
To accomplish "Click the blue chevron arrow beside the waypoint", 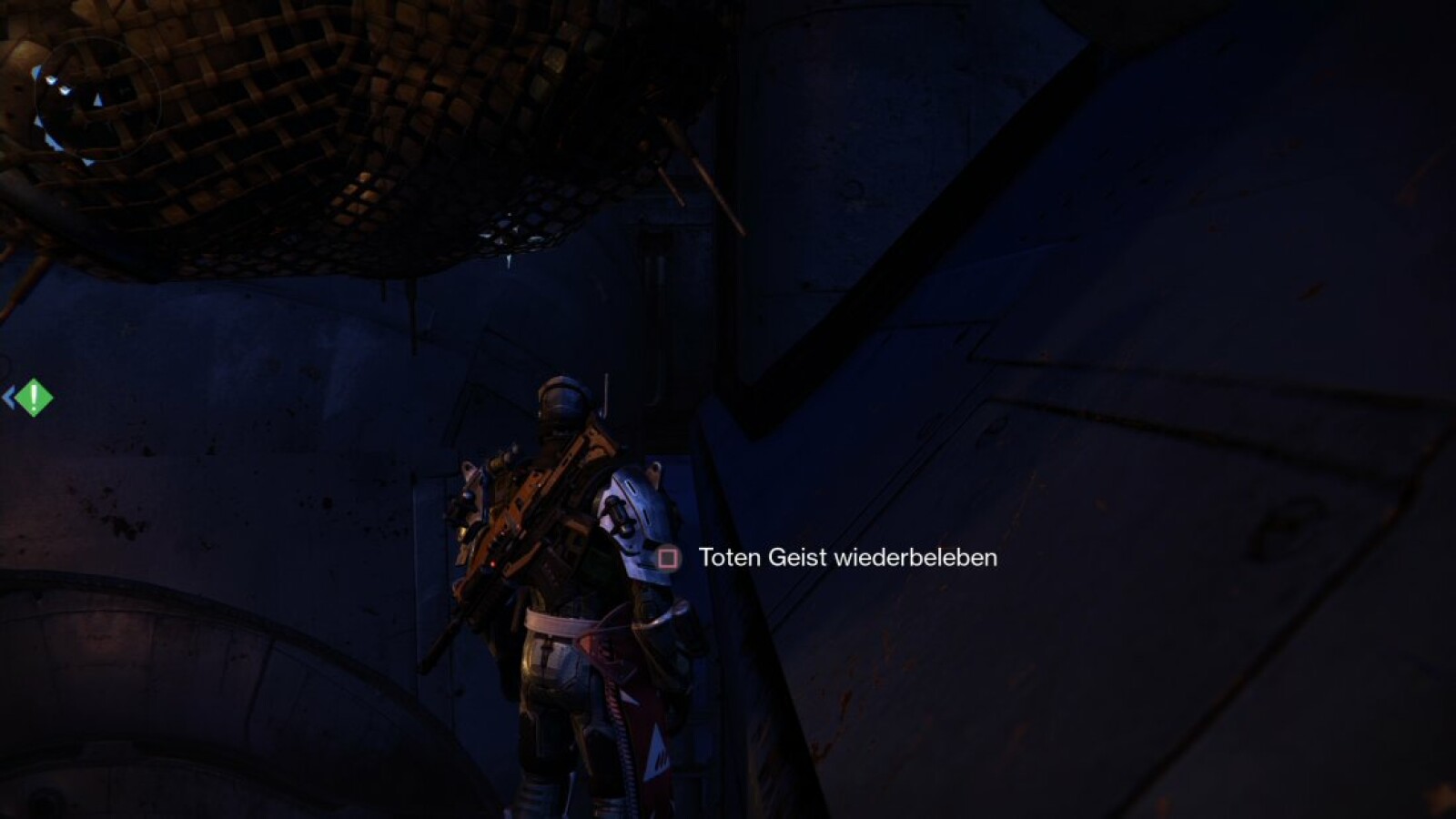I will click(8, 396).
